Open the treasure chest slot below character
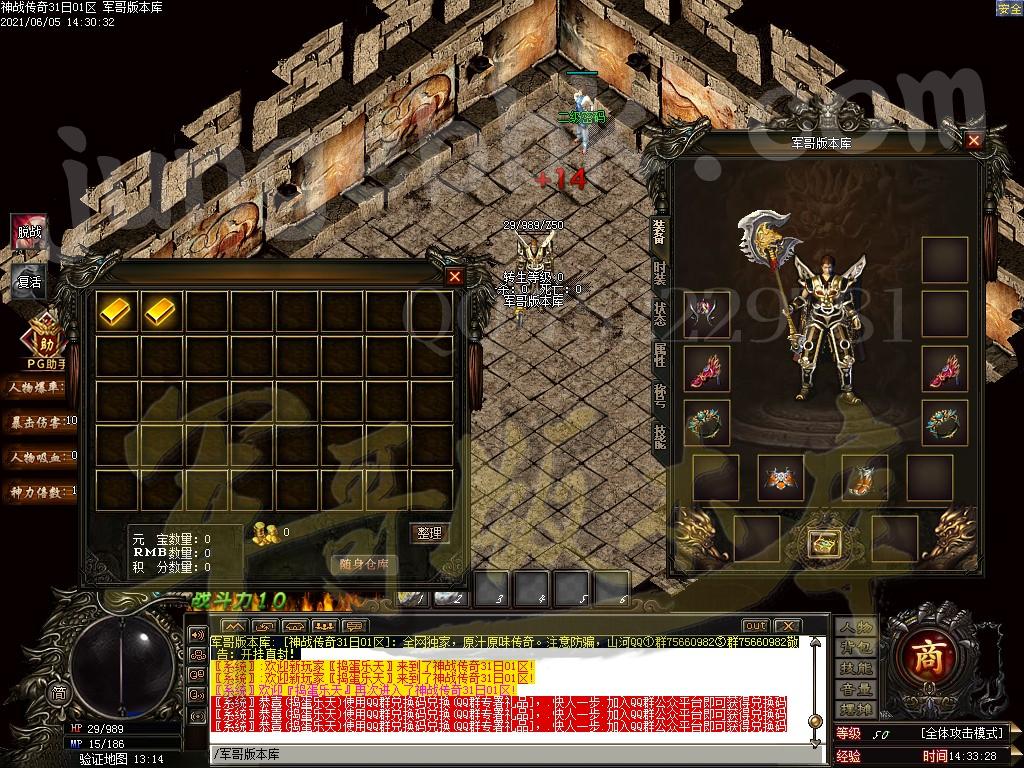Viewport: 1024px width, 768px height. pyautogui.click(x=824, y=540)
